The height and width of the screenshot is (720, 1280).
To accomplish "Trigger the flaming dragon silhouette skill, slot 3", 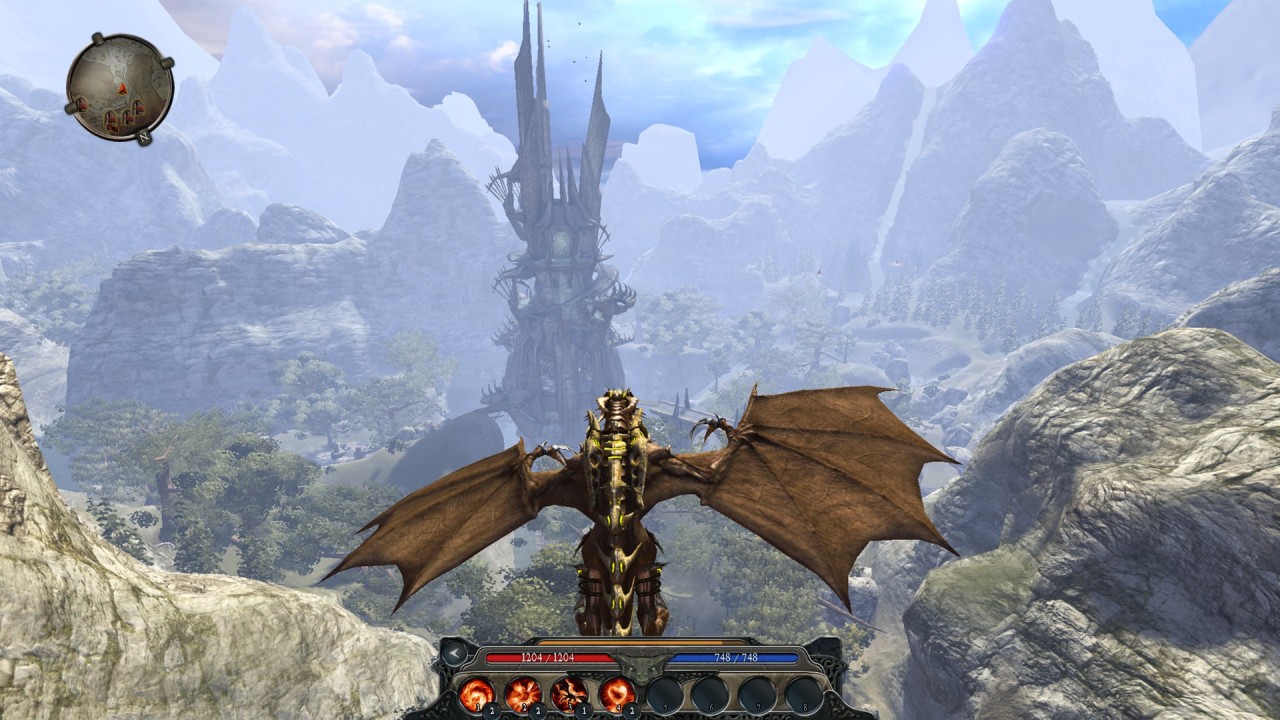I will pos(570,692).
